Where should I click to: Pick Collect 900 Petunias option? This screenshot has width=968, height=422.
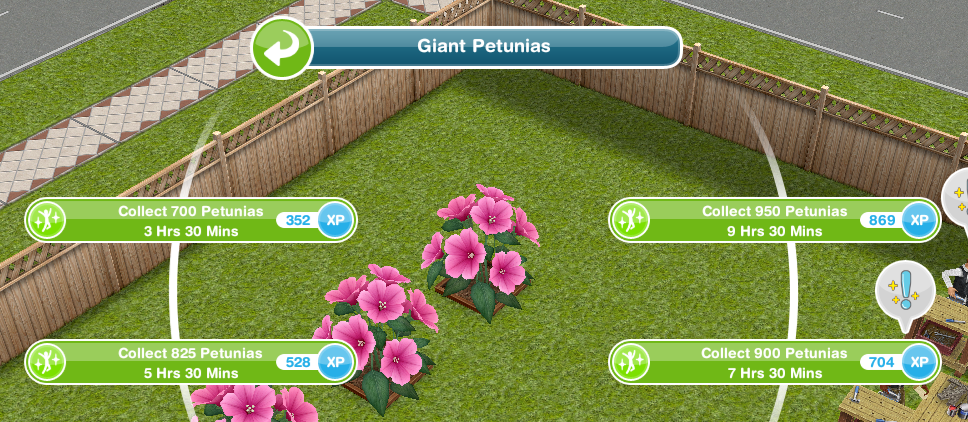[x=775, y=362]
